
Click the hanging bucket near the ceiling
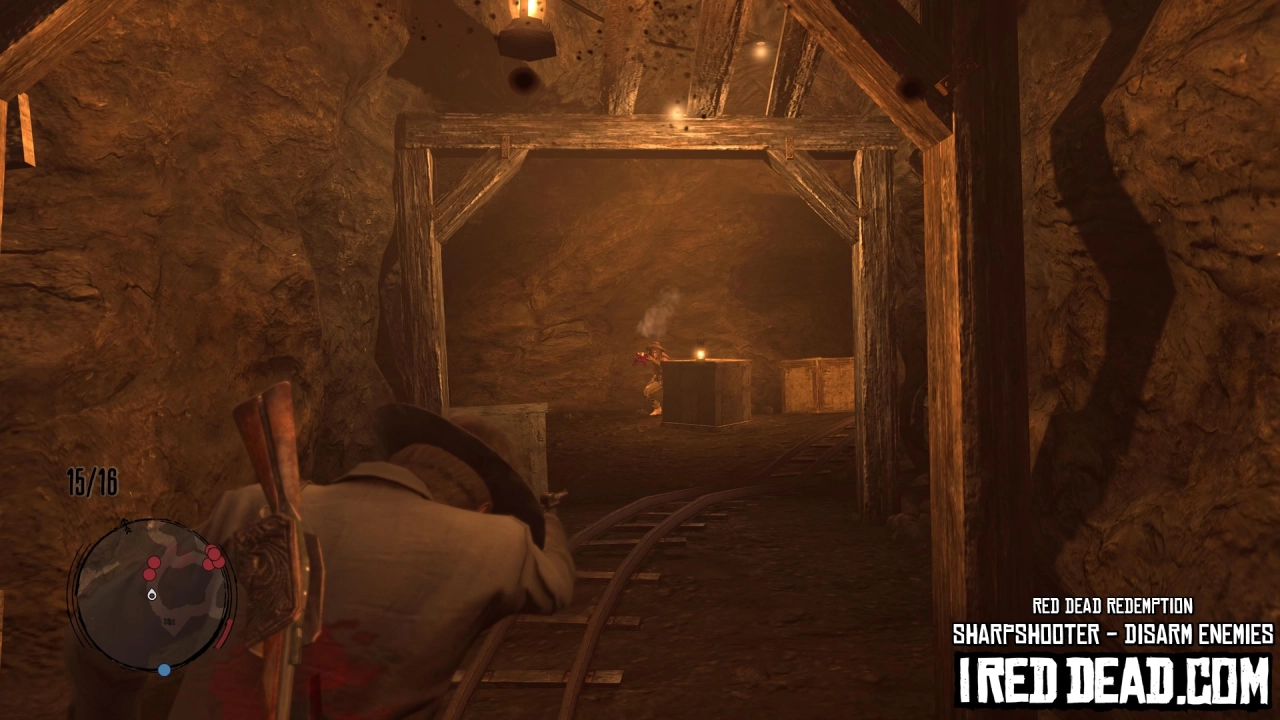pyautogui.click(x=527, y=40)
